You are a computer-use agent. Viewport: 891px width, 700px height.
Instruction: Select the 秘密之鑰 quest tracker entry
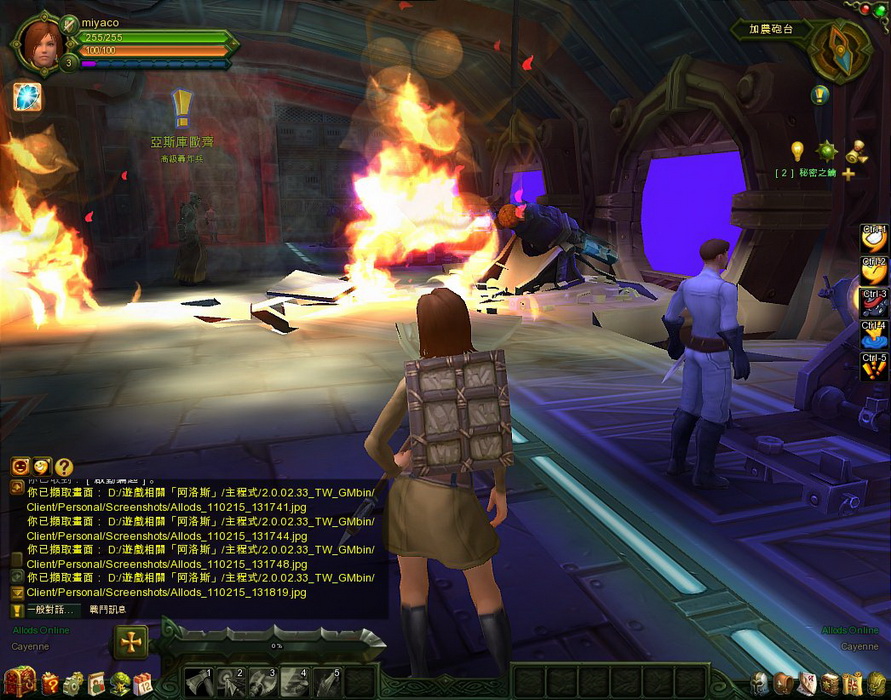coord(808,173)
